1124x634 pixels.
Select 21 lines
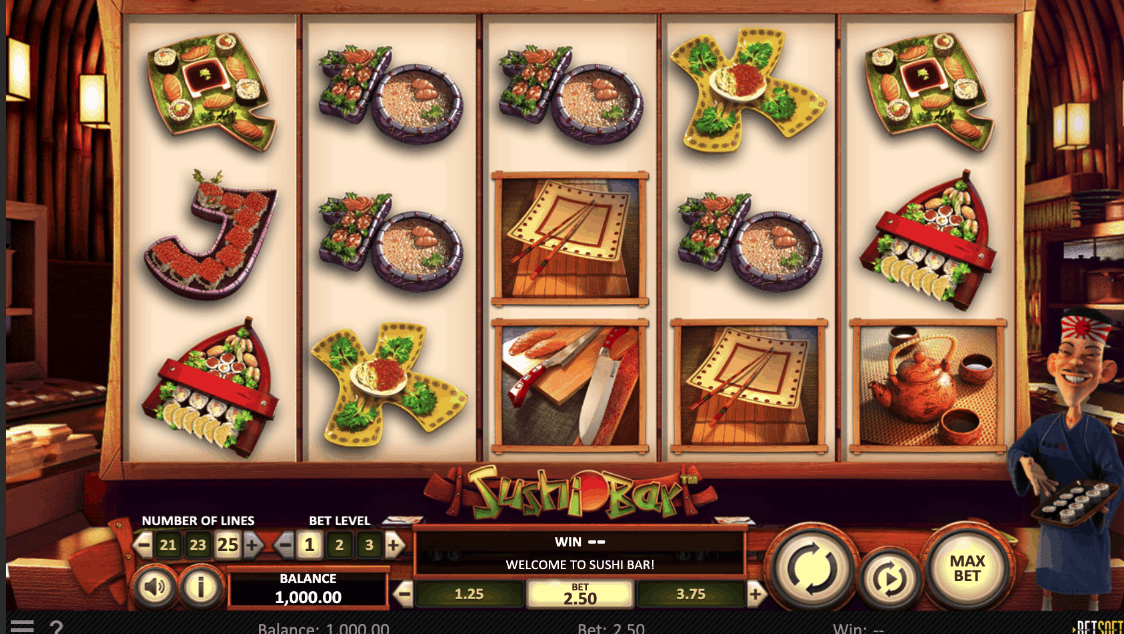168,545
